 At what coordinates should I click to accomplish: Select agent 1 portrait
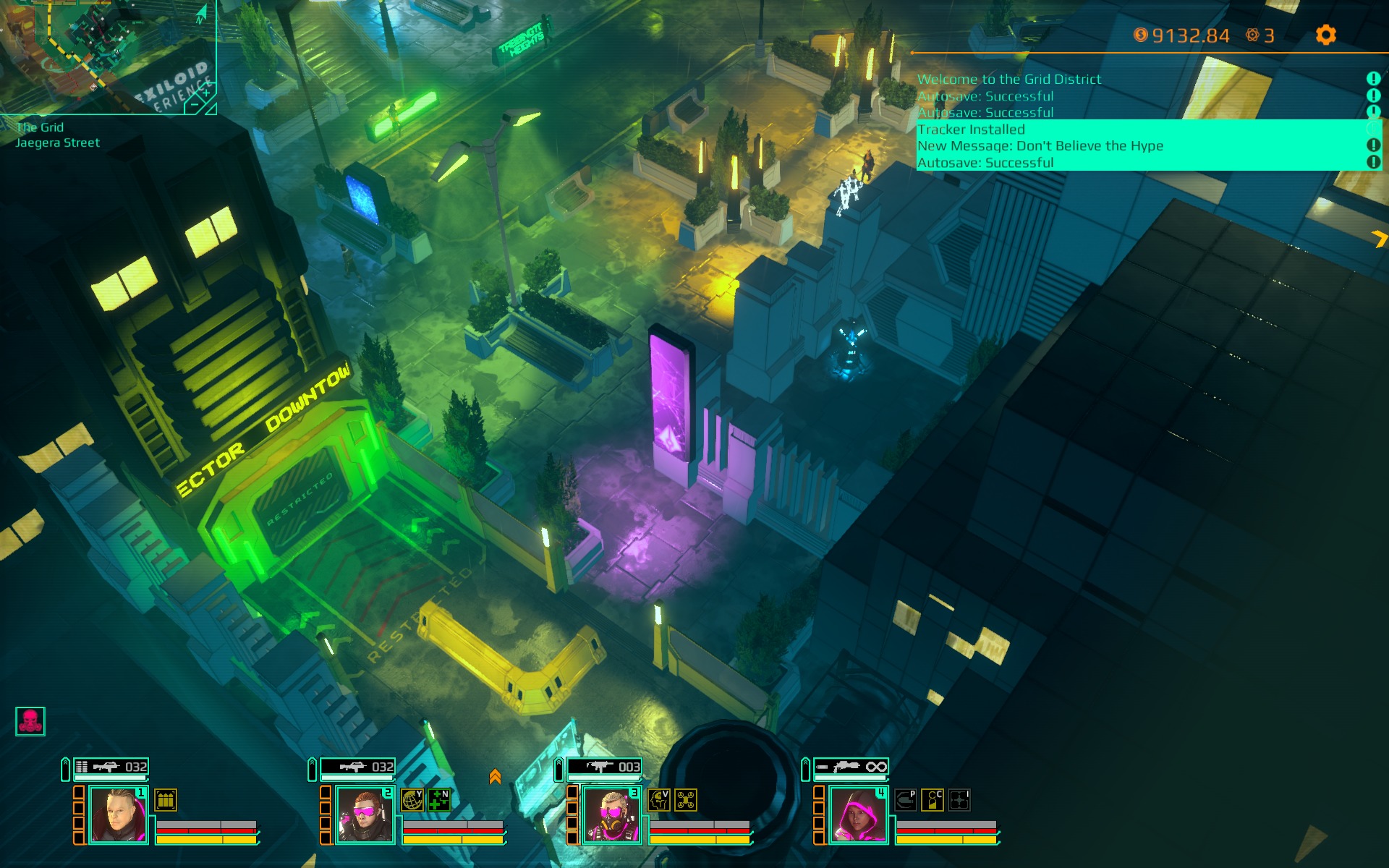118,815
